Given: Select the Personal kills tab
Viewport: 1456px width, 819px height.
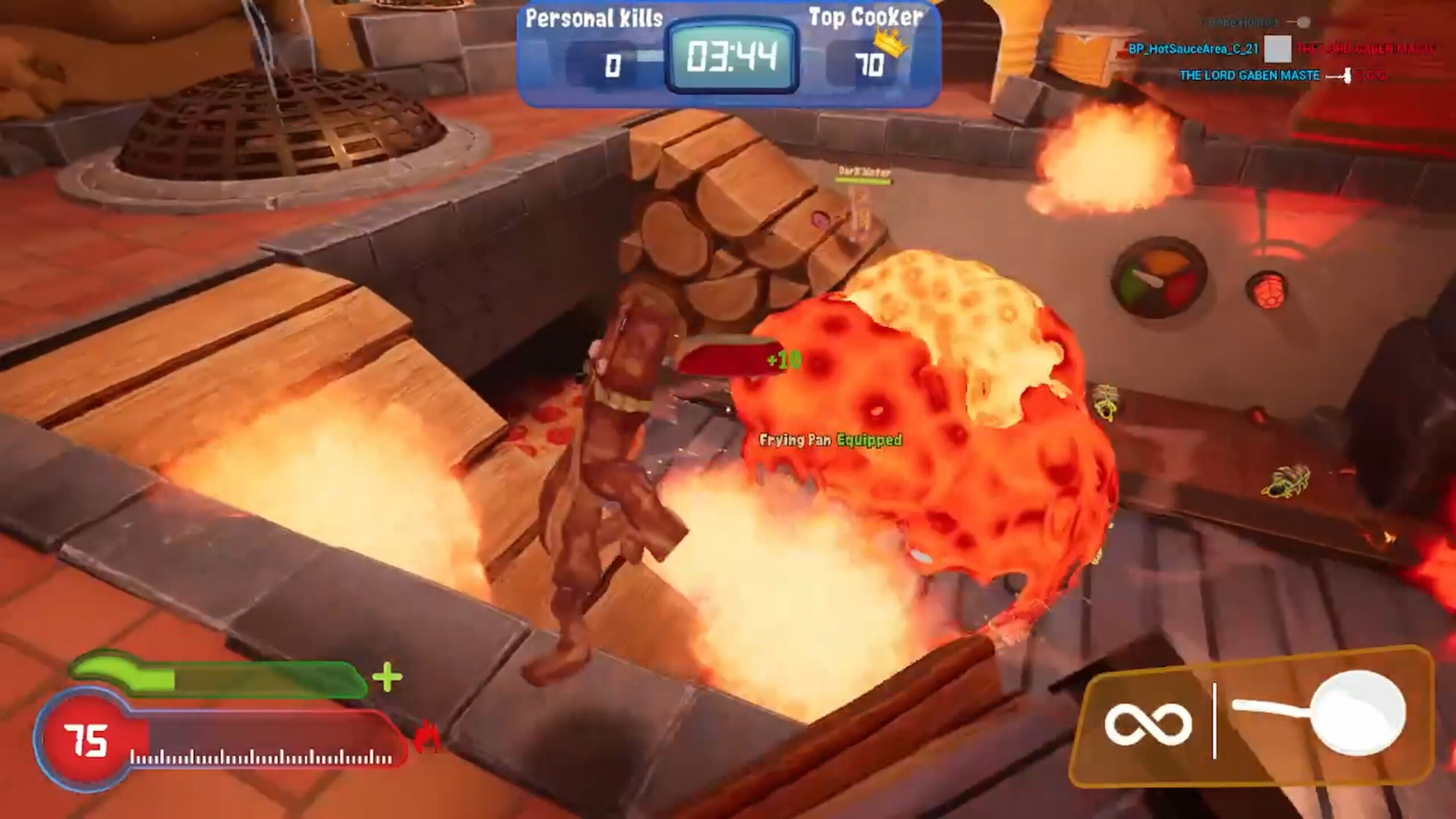Looking at the screenshot, I should [x=593, y=19].
